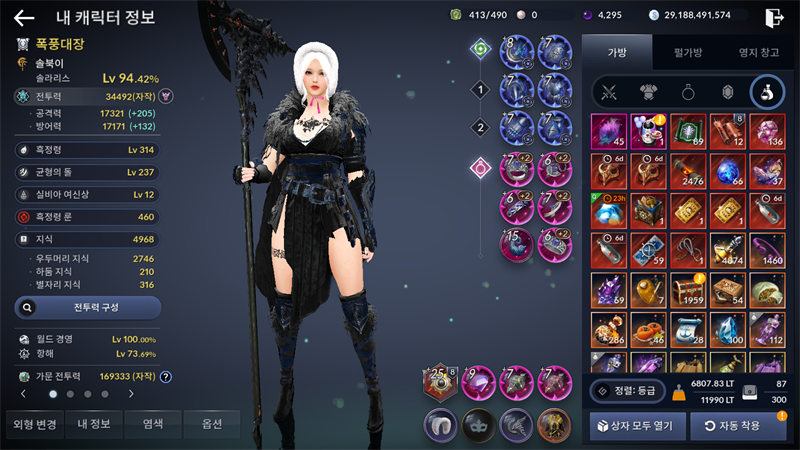Screen dimensions: 800x450
Task: Click the exit door icon
Action: point(774,17)
